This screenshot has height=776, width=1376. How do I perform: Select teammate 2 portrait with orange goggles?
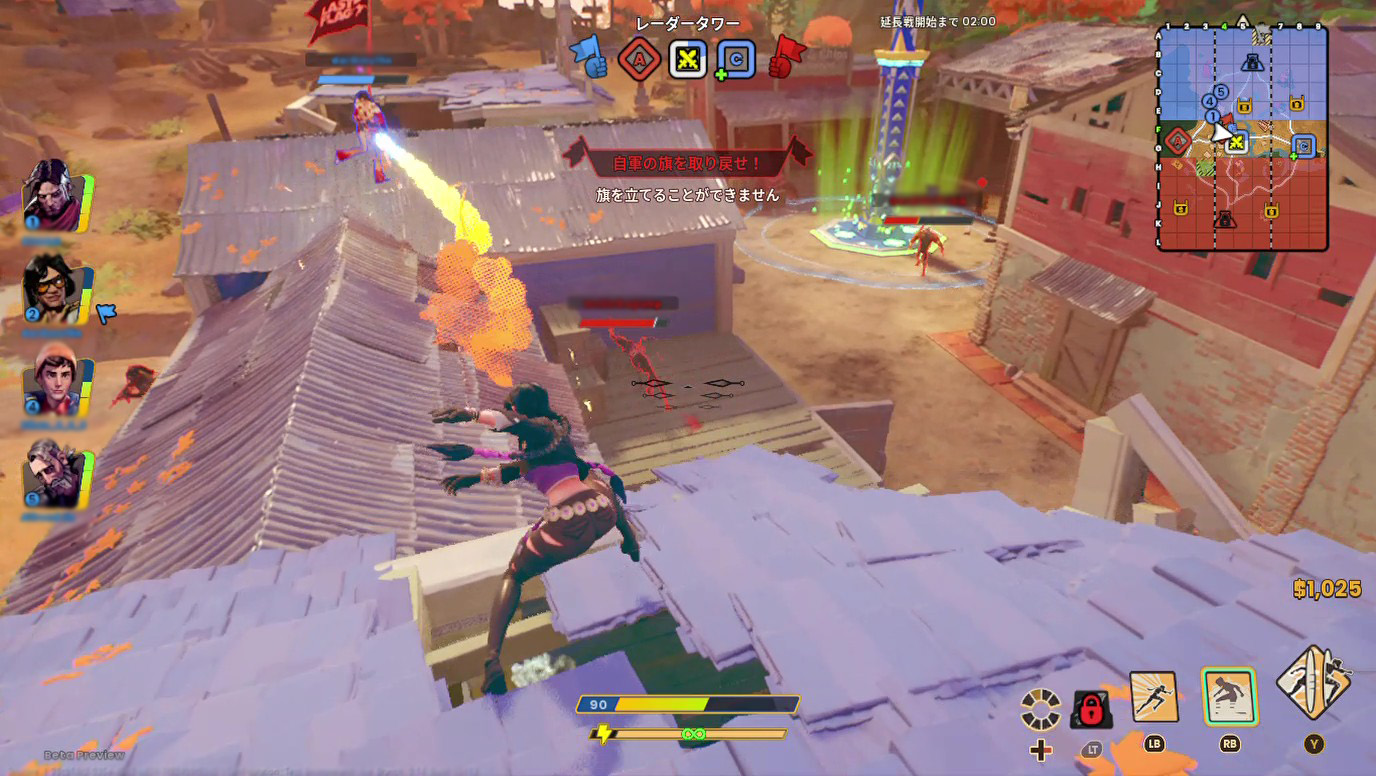(x=53, y=289)
